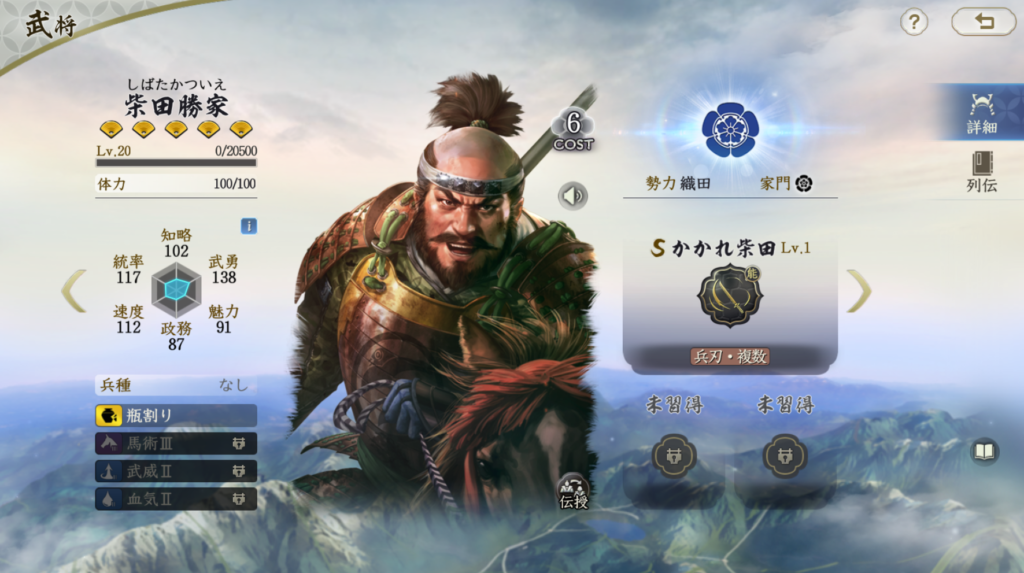This screenshot has height=573, width=1024.
Task: Open the help question mark button
Action: [x=914, y=22]
